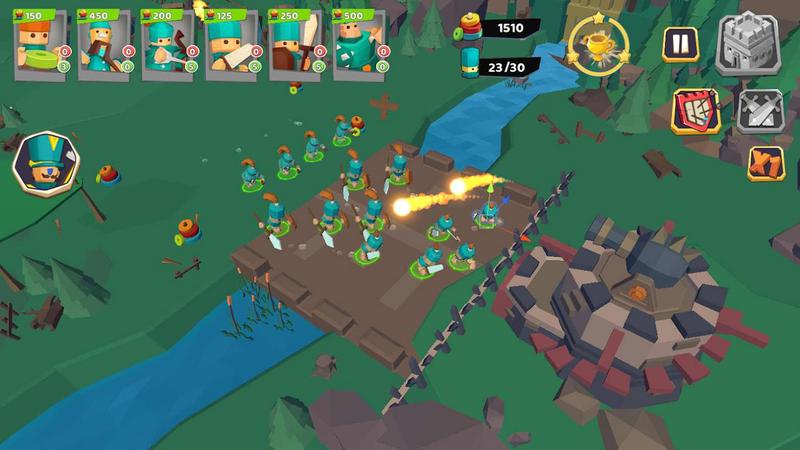Choose the 500-cost unit card
Image resolution: width=800 pixels, height=450 pixels.
pos(360,45)
